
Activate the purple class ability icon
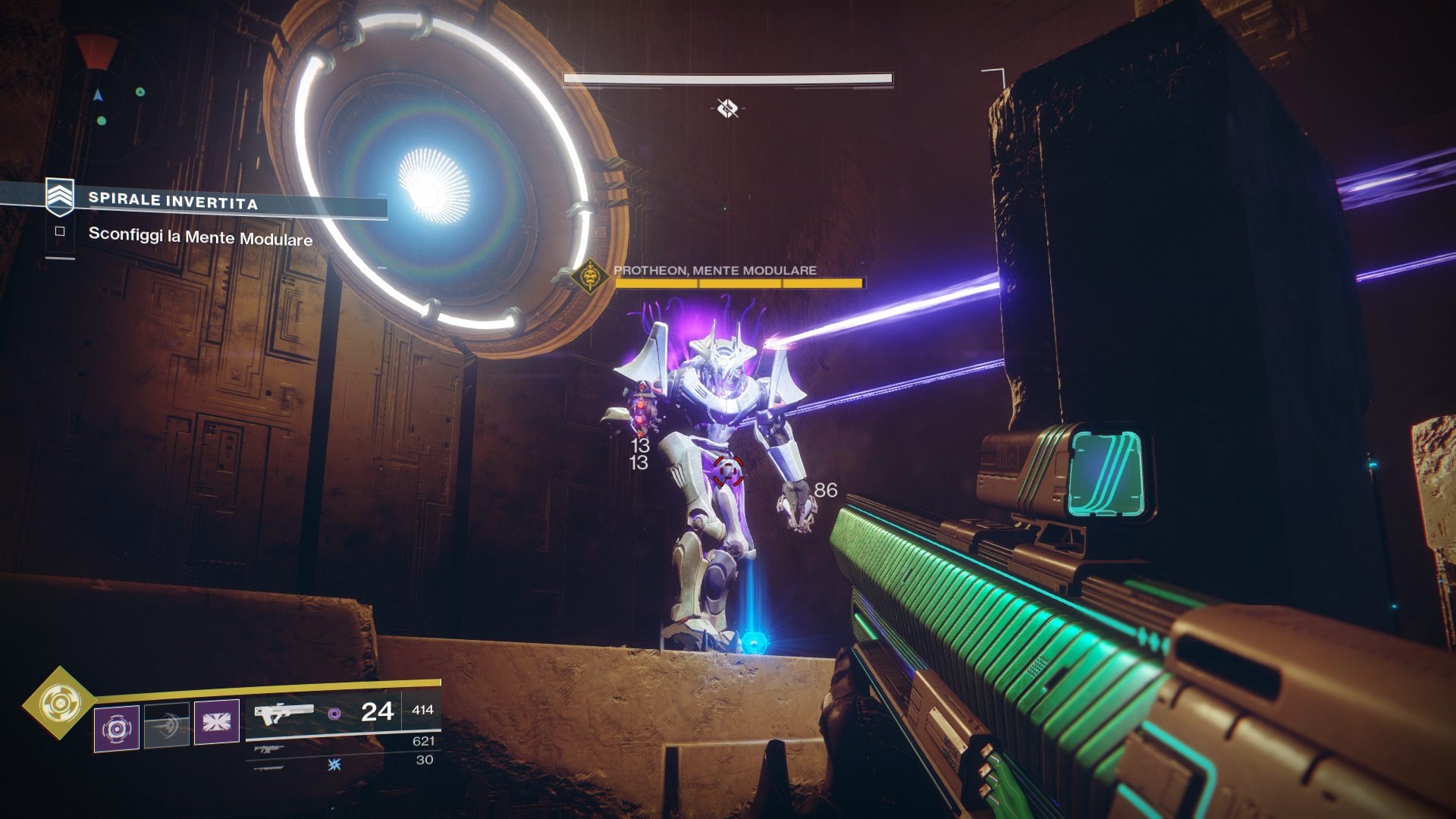pos(217,722)
